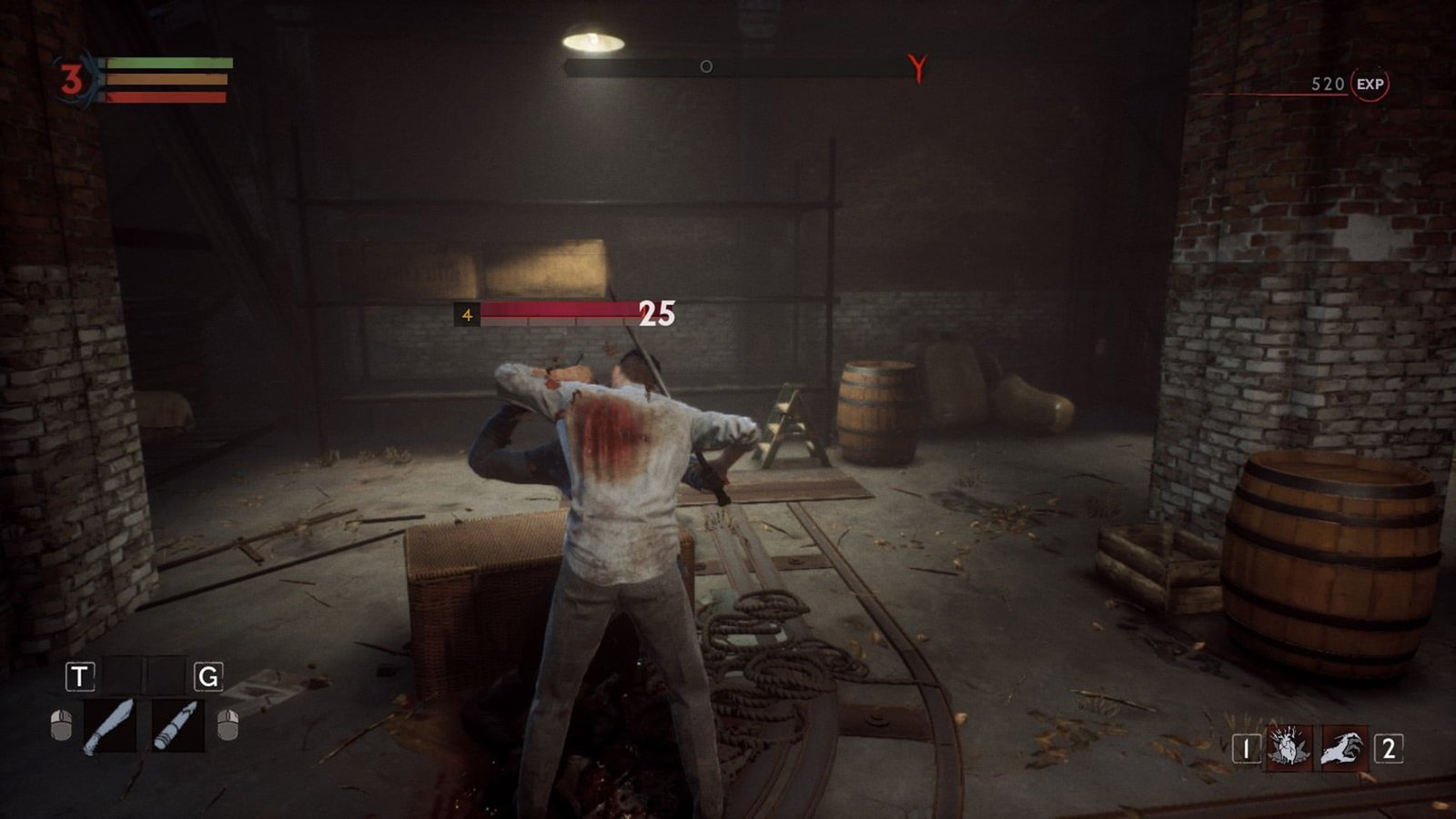
Task: Select the machete weapon slot
Action: point(109,725)
